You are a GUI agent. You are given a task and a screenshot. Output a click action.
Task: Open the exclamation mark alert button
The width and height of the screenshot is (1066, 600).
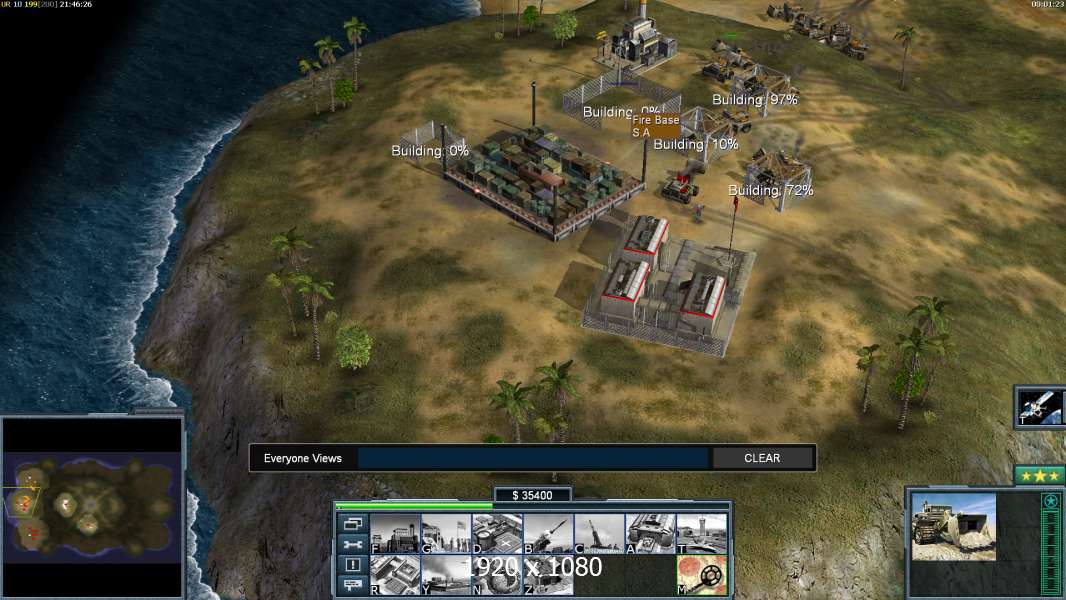click(352, 565)
